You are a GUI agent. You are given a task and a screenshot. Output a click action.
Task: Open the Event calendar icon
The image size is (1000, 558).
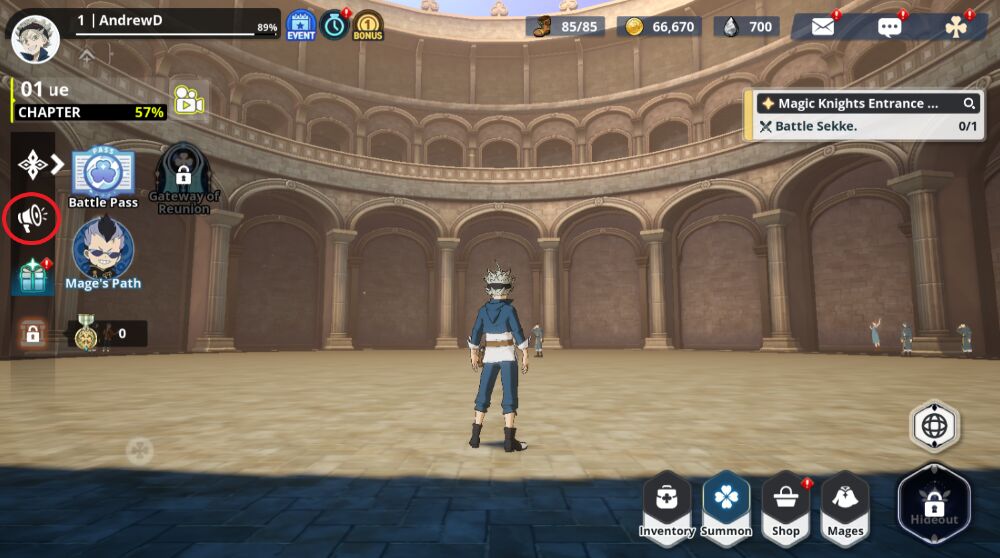[301, 25]
